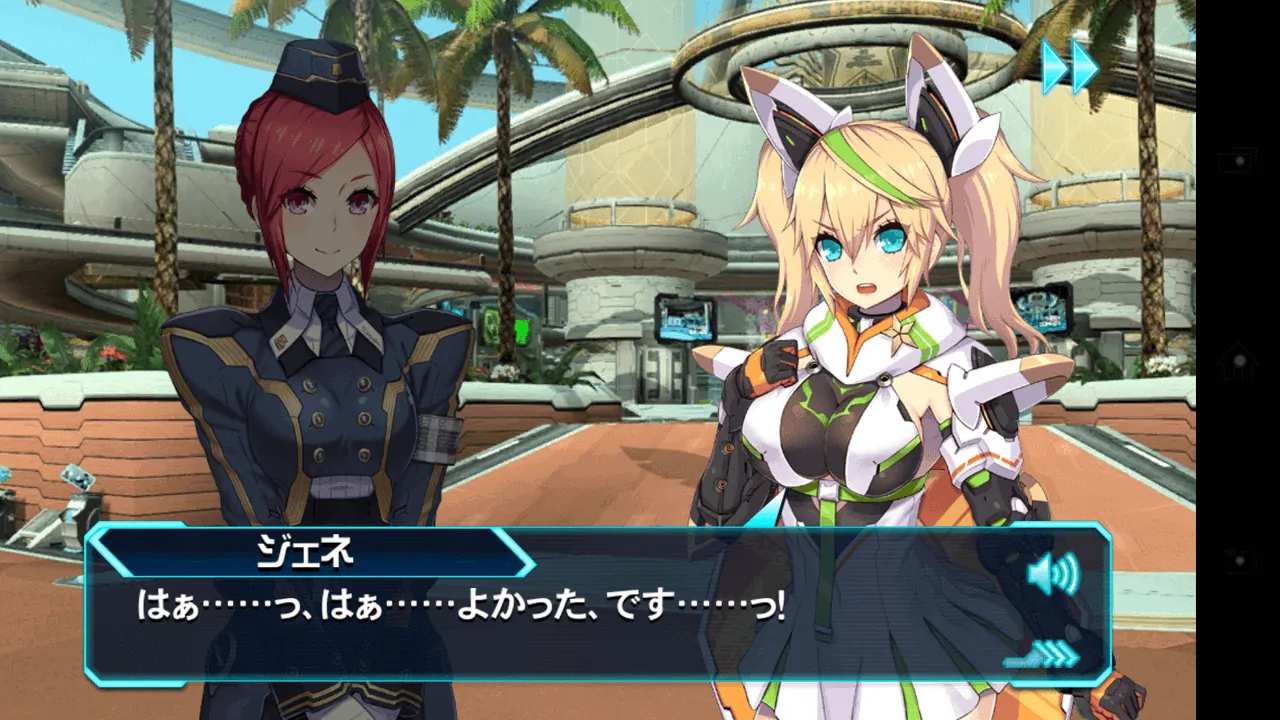
Task: Replay the voice line with the speaker icon
Action: [1053, 574]
